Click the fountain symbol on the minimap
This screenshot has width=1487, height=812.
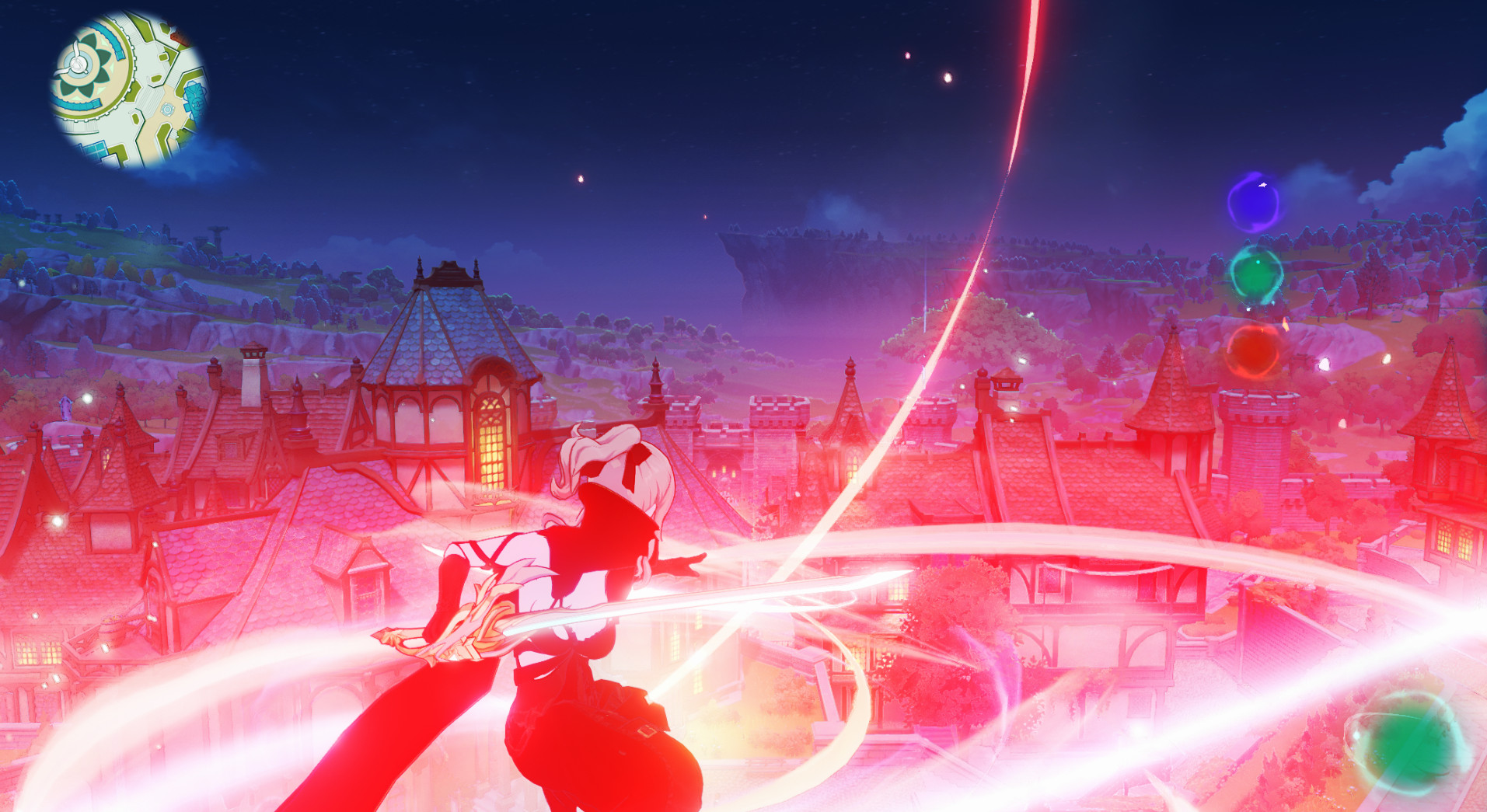tap(167, 110)
